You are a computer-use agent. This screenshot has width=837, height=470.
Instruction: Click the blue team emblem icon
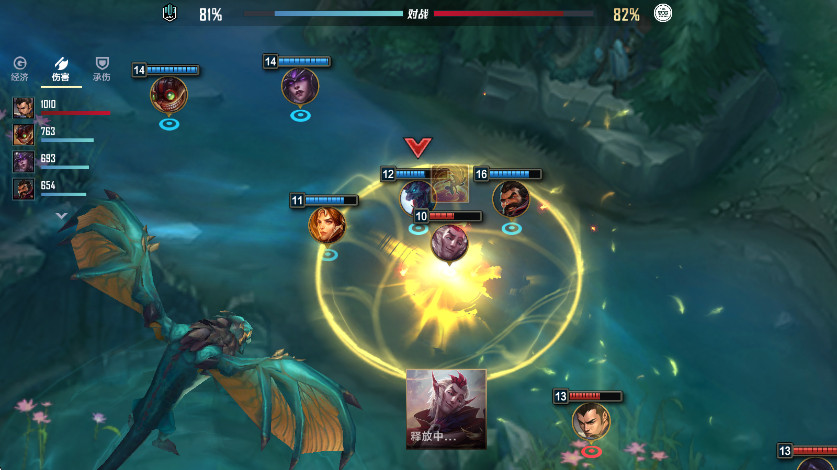point(170,14)
